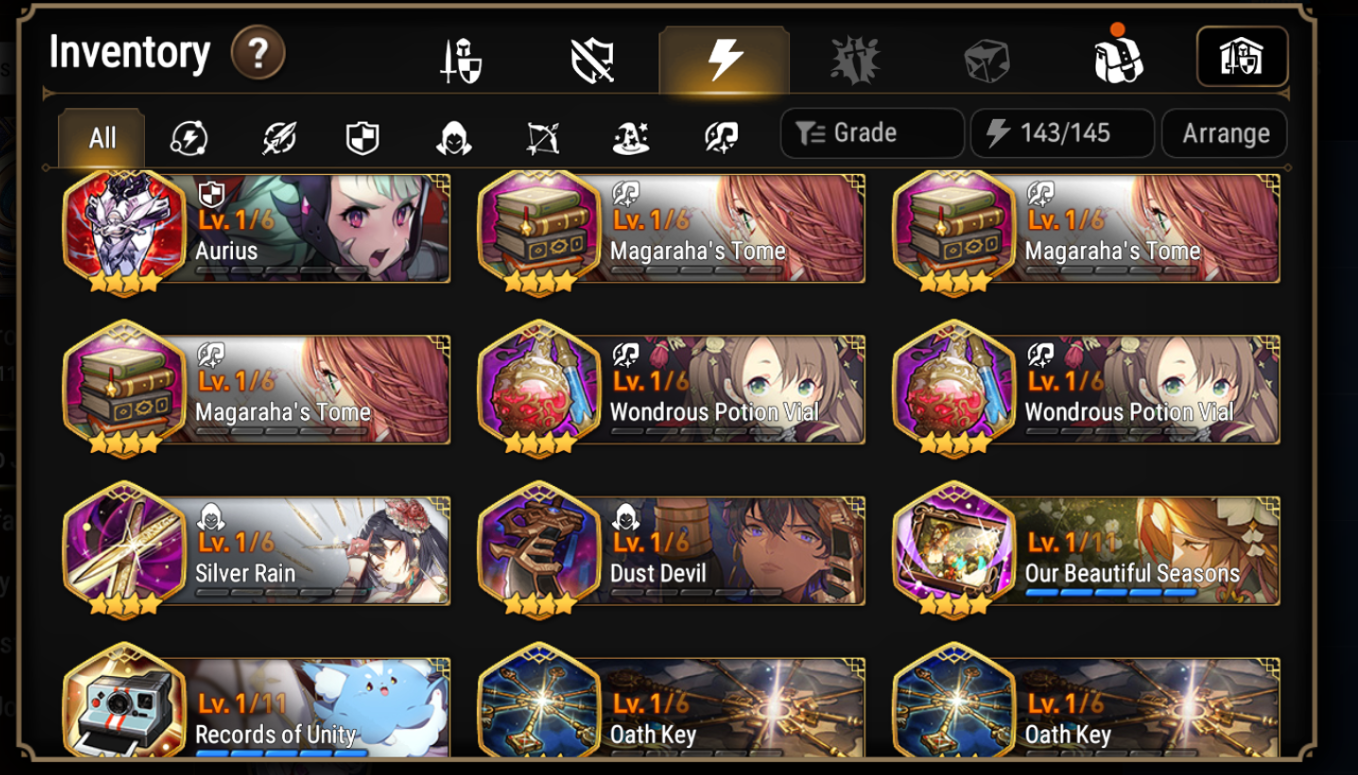1358x775 pixels.
Task: Select the Artifact lightning tab
Action: pos(724,56)
